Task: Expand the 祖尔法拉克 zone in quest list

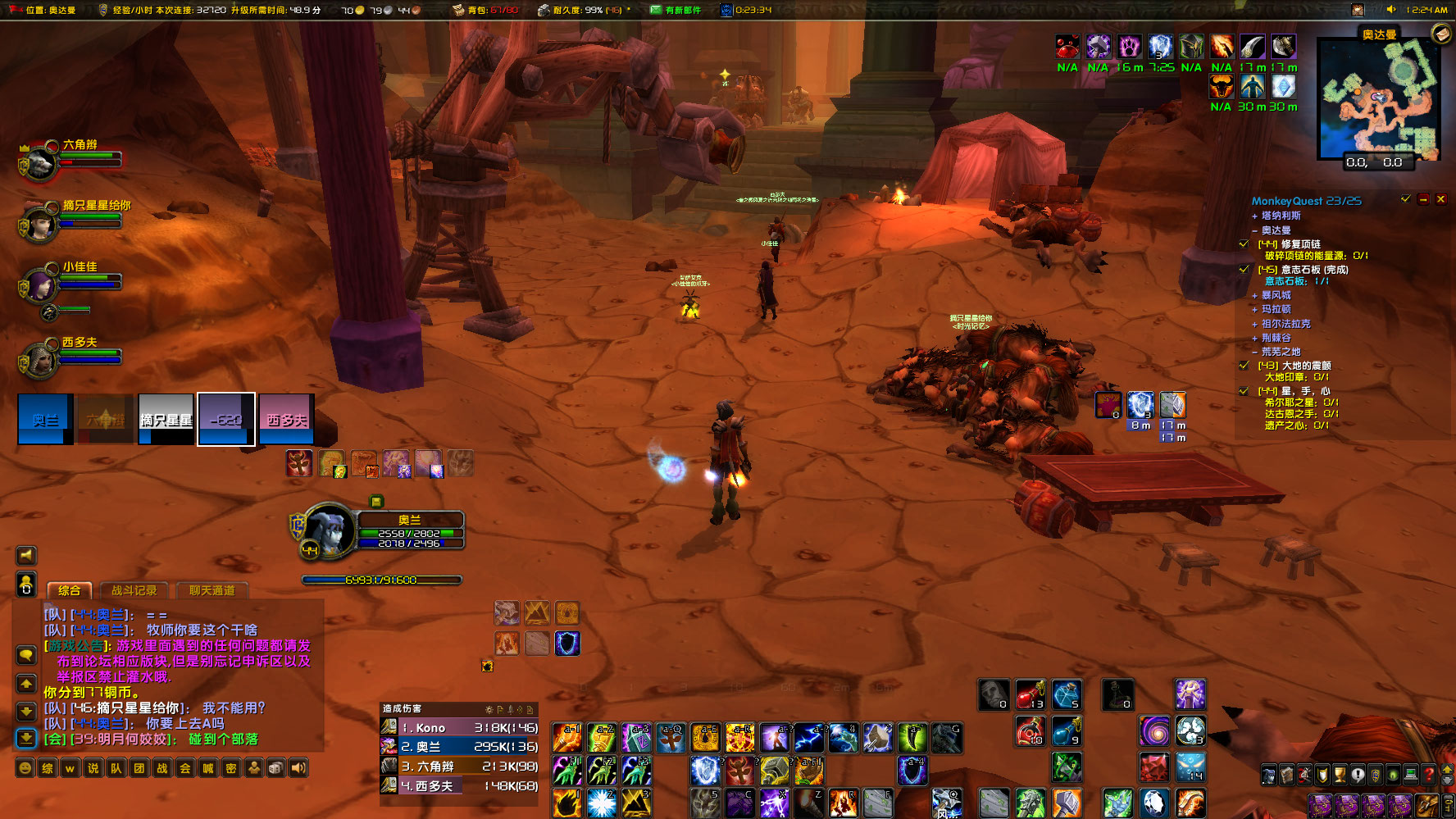Action: click(1285, 324)
